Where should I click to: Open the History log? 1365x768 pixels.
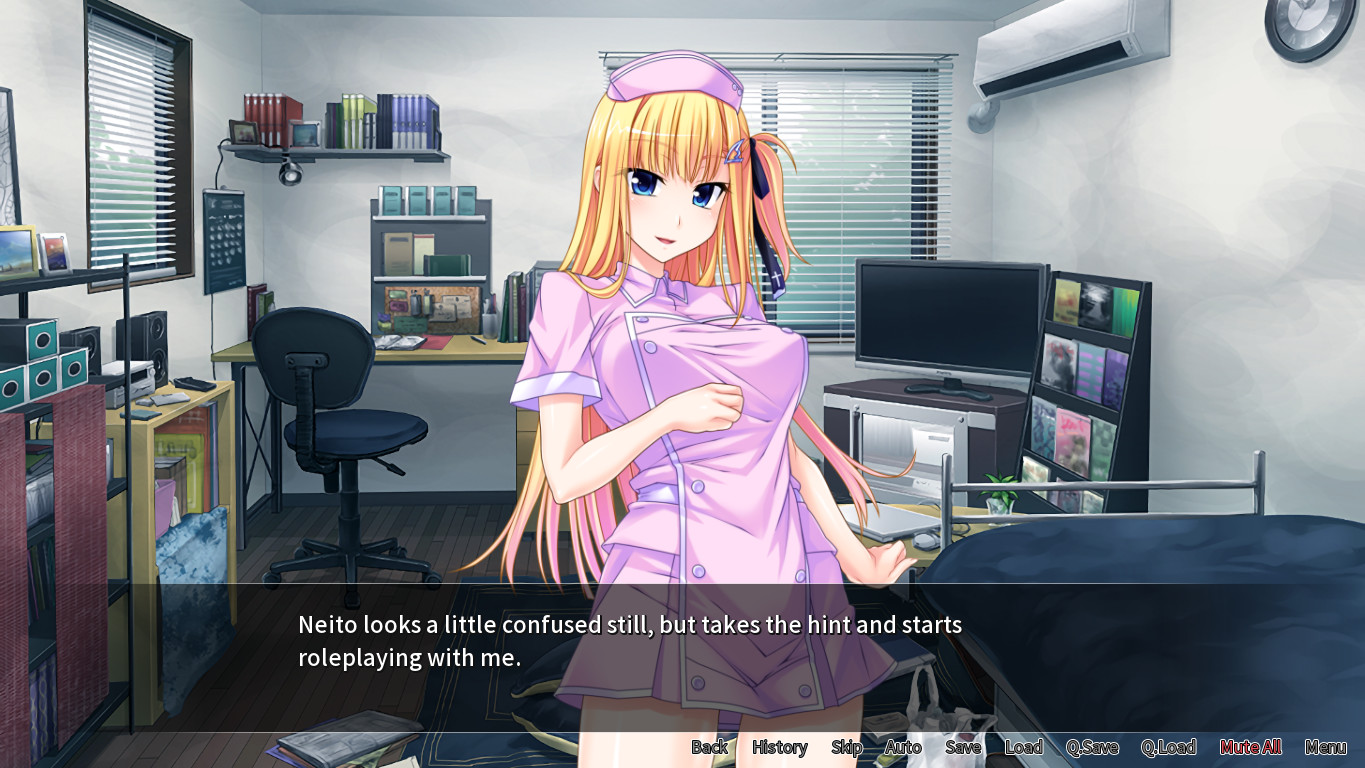pos(779,747)
